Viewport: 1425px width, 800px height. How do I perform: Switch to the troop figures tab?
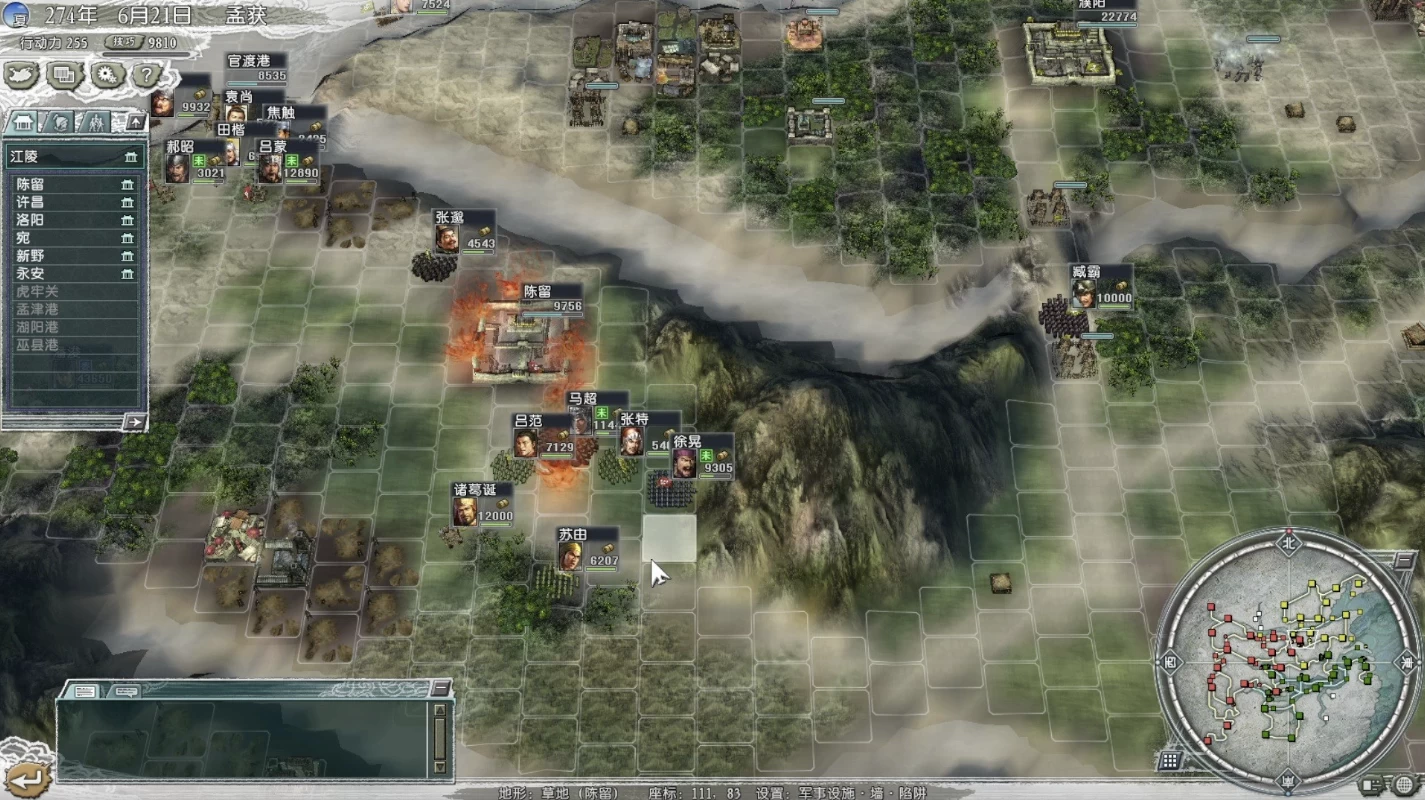point(96,122)
